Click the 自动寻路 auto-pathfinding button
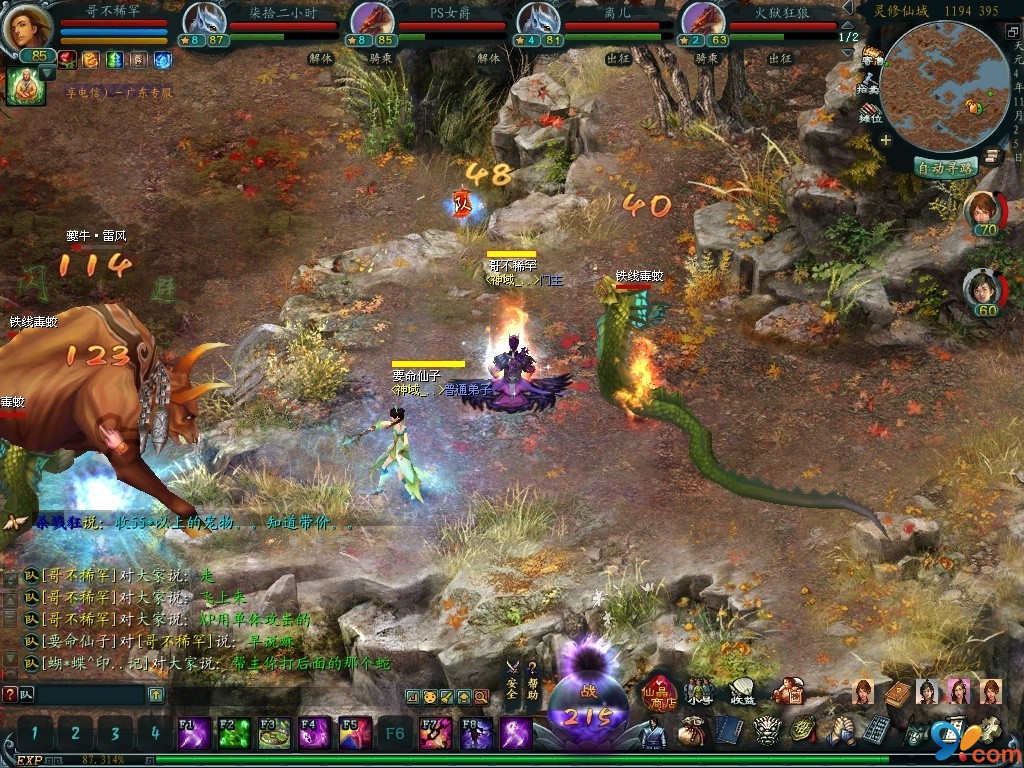1024x768 pixels. pyautogui.click(x=946, y=168)
